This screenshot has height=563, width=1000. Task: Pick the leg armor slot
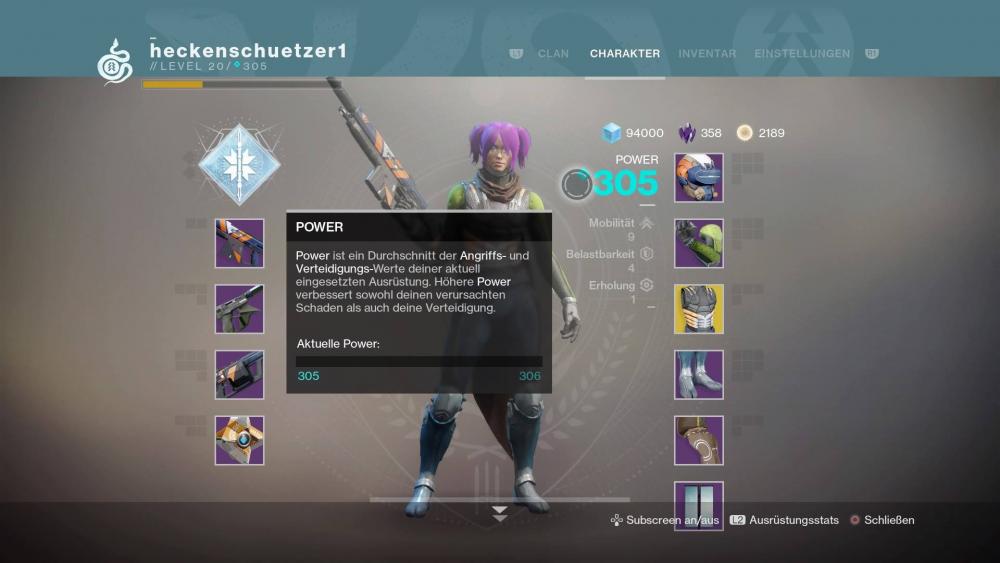click(699, 375)
